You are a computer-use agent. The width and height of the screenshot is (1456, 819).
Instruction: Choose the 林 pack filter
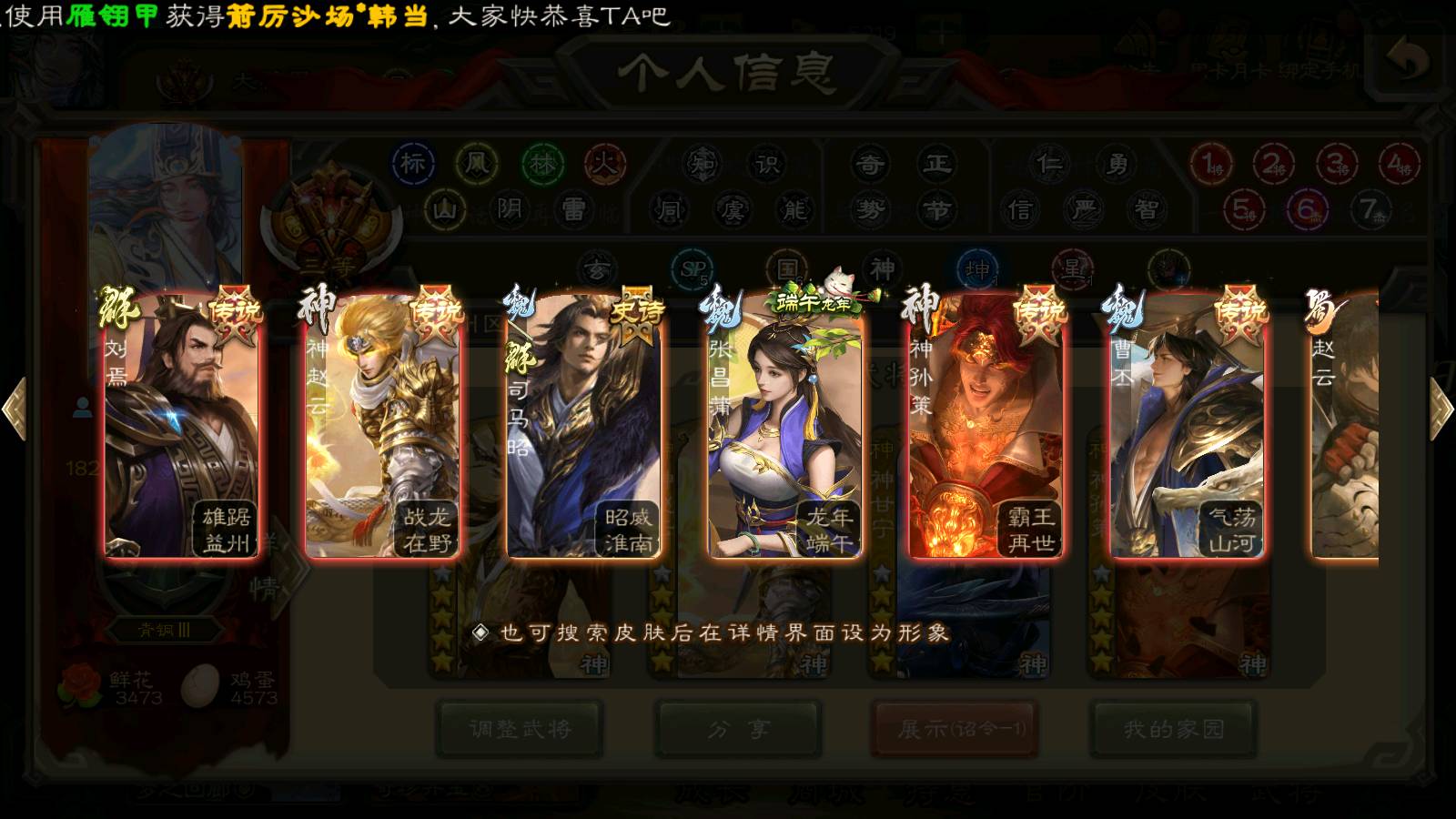pyautogui.click(x=542, y=164)
